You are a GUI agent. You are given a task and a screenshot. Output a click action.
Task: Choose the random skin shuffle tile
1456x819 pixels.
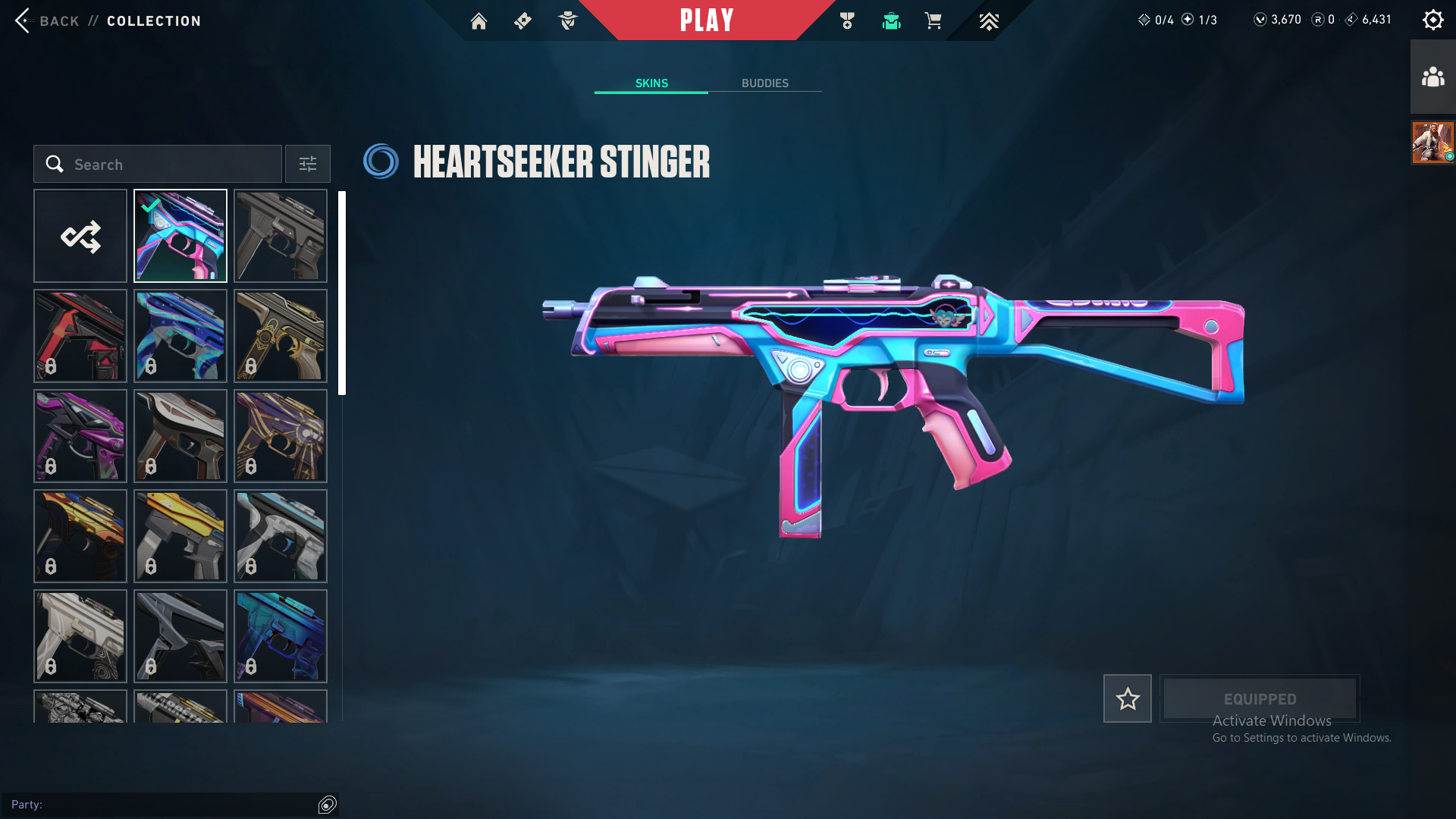pos(80,237)
